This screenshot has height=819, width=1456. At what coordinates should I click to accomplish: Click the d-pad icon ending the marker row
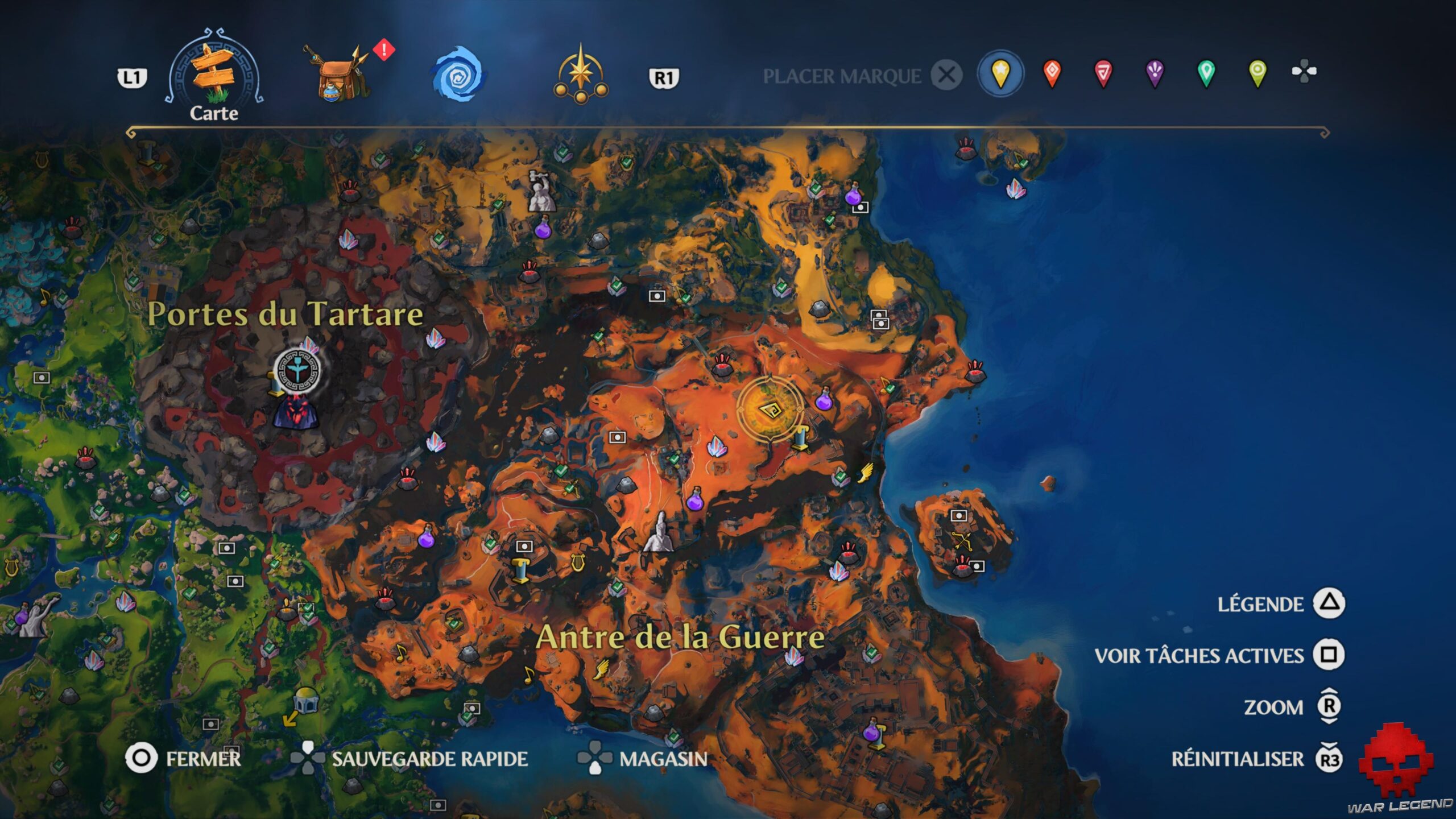pyautogui.click(x=1306, y=72)
